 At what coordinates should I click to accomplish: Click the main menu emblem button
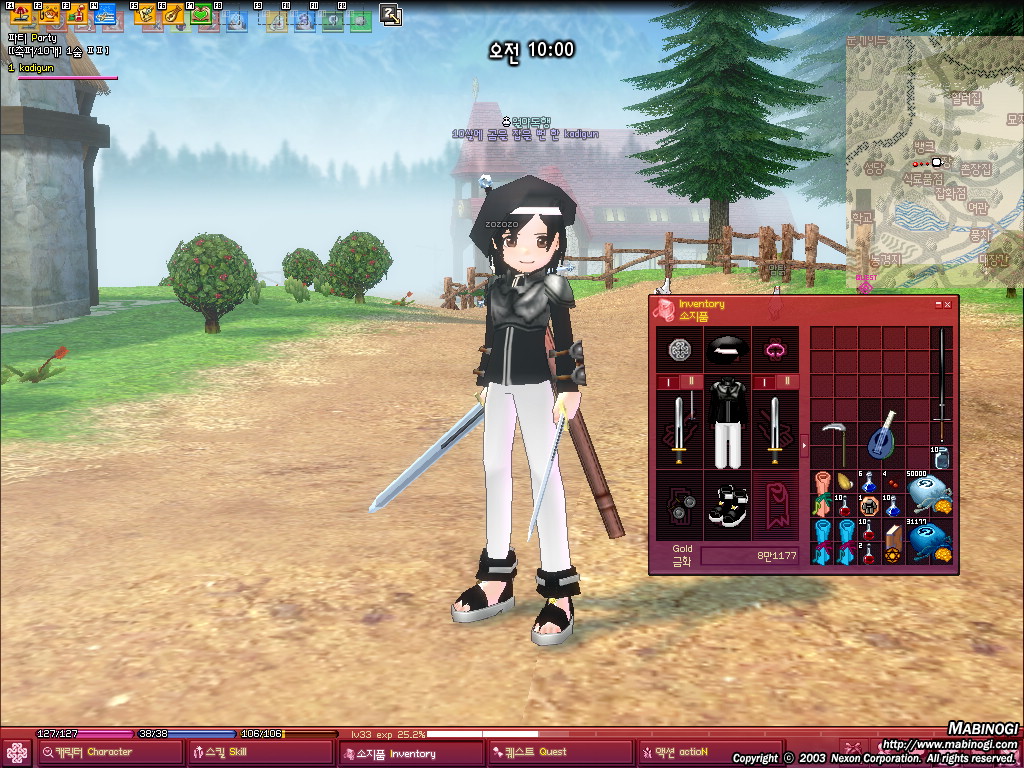(17, 752)
